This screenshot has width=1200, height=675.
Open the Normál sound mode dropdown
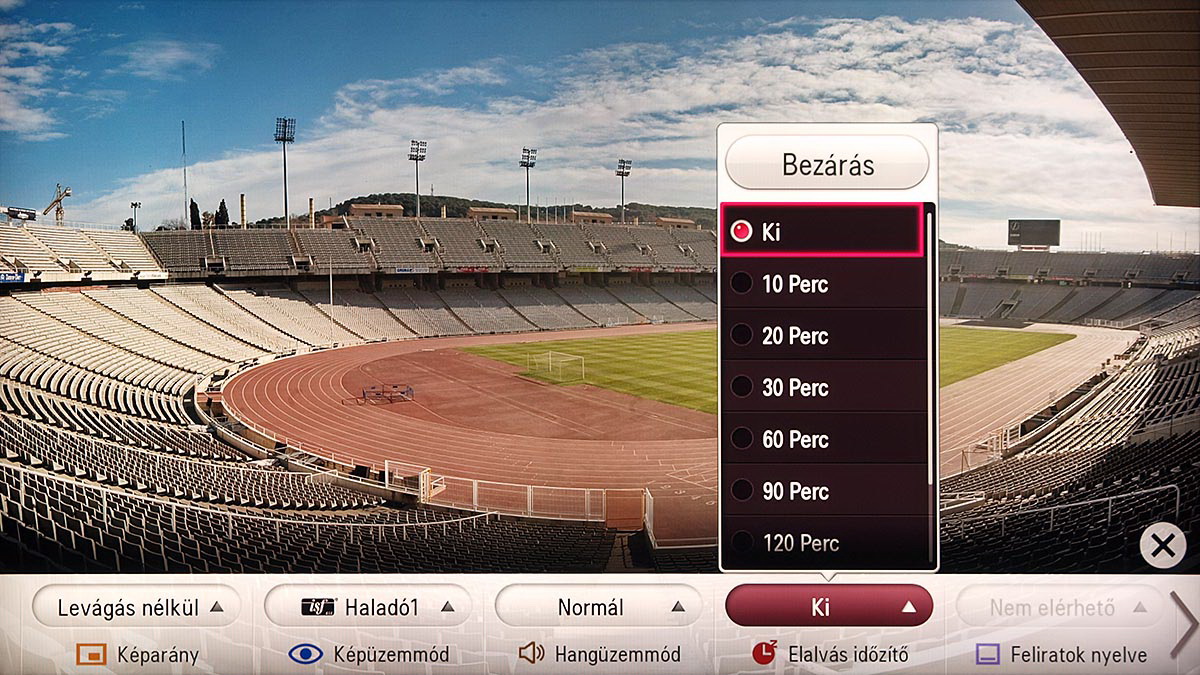598,606
